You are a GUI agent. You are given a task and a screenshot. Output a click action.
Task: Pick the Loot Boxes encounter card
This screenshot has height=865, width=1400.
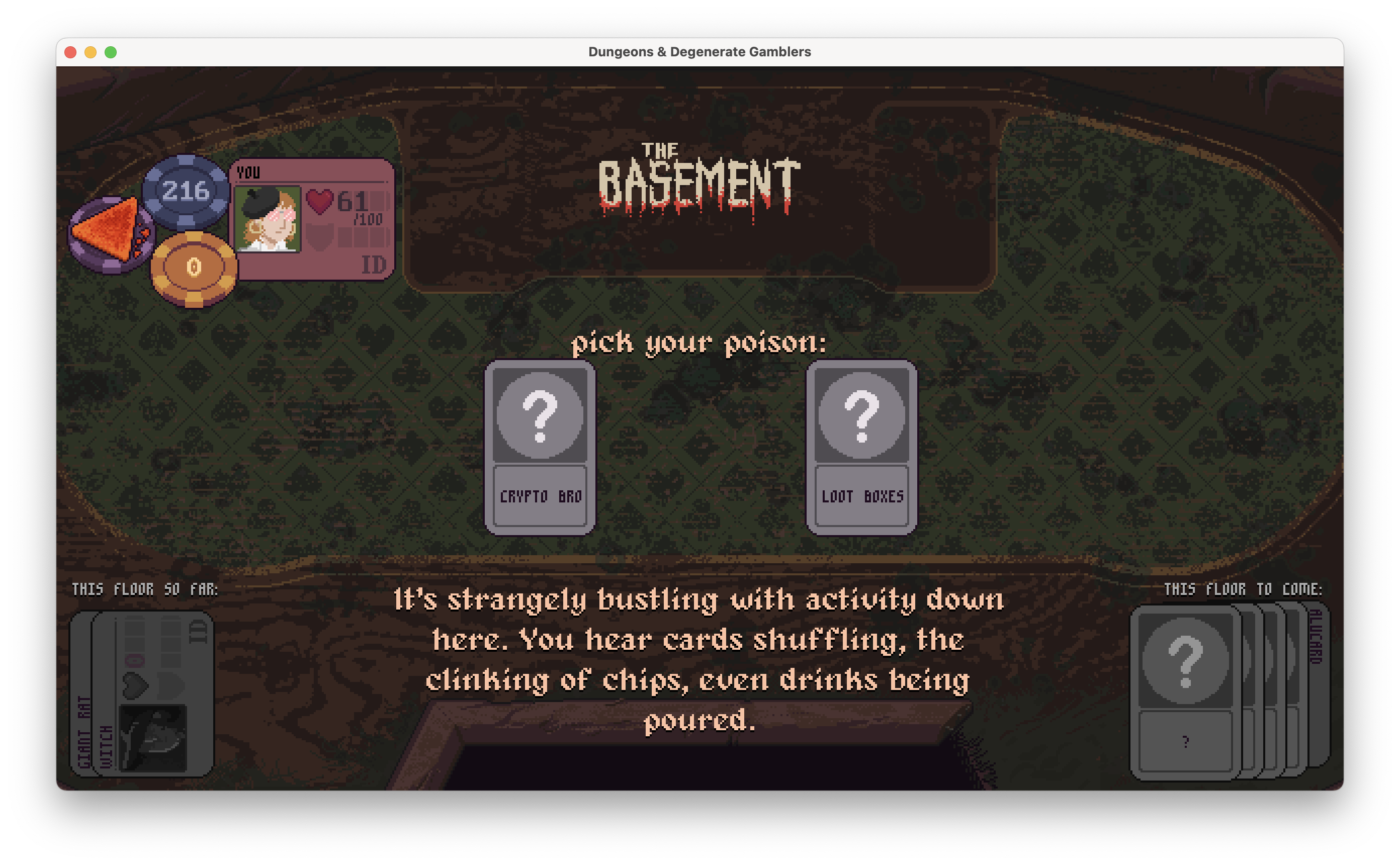[861, 448]
